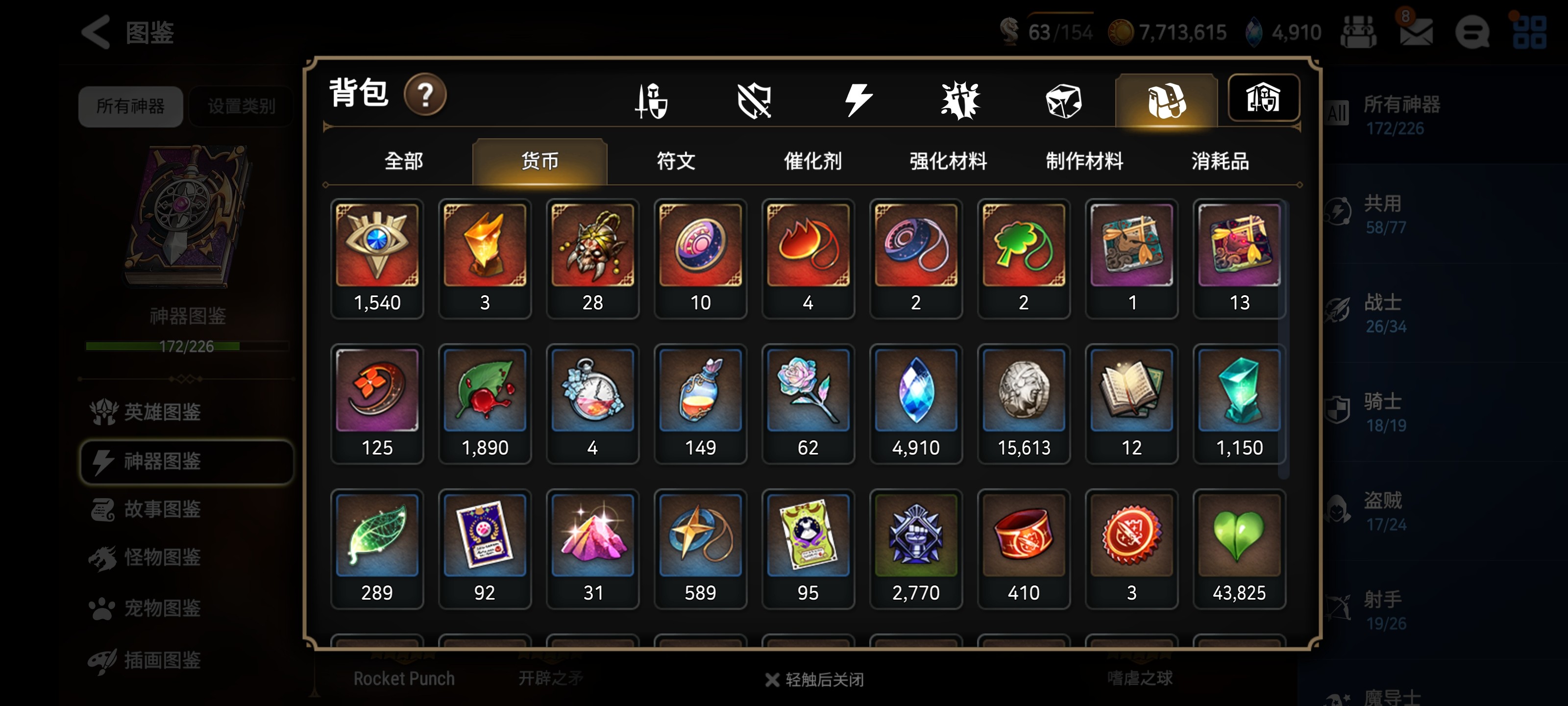Select the crossed-out shield category icon
Viewport: 1568px width, 706px height.
point(754,101)
